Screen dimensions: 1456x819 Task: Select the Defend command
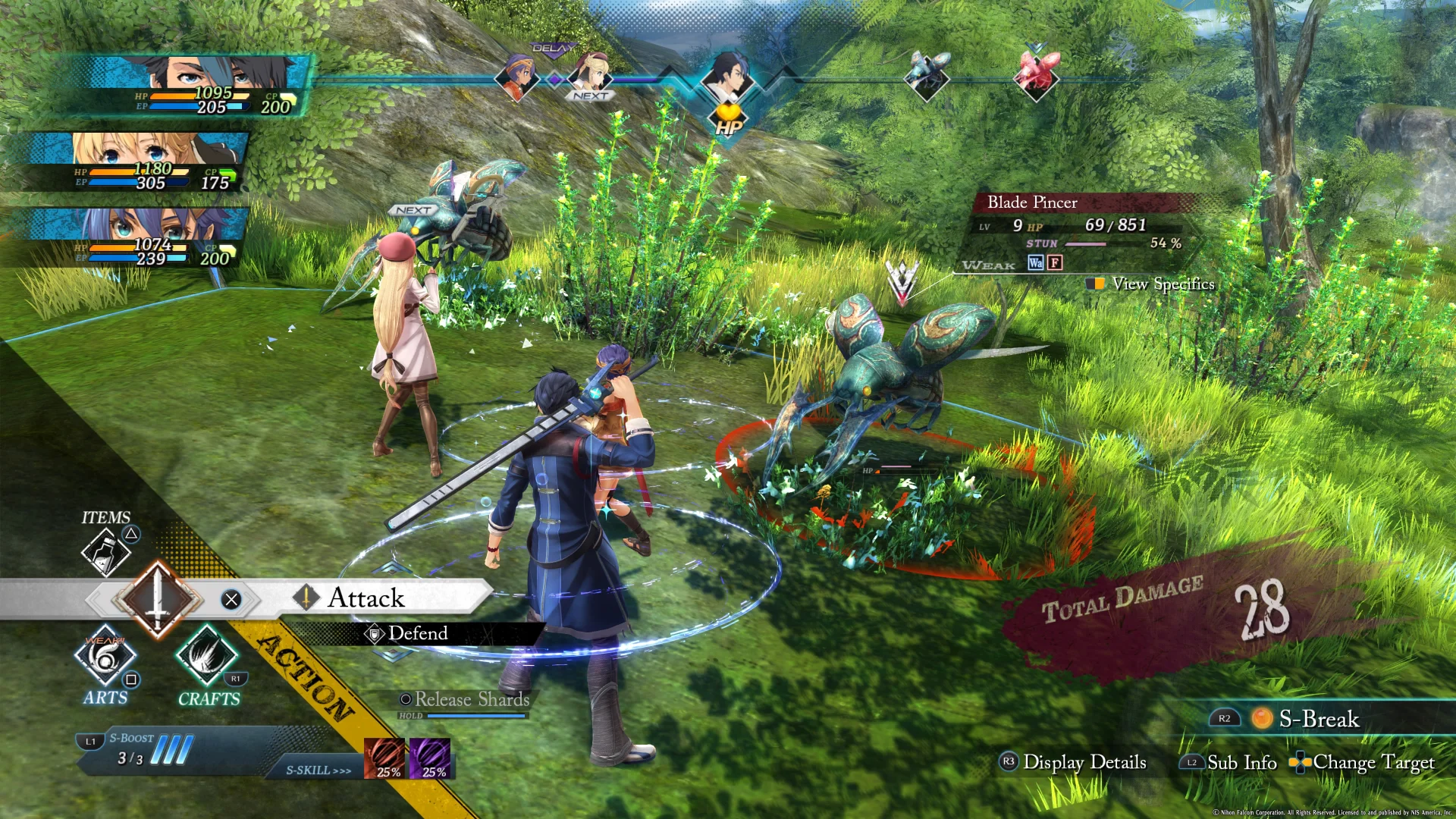(x=417, y=633)
